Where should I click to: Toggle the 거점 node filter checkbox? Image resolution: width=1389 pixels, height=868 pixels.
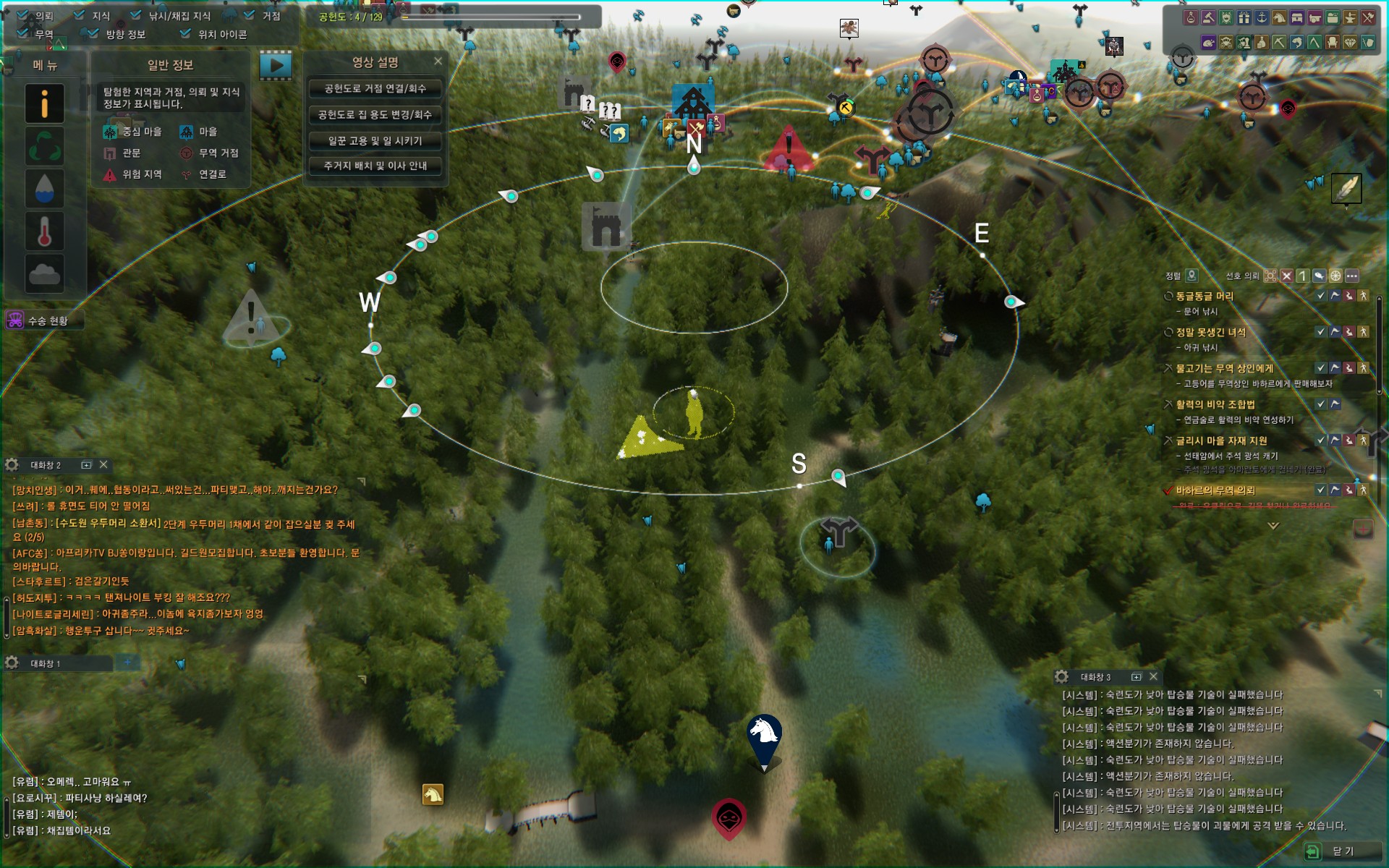tap(250, 15)
